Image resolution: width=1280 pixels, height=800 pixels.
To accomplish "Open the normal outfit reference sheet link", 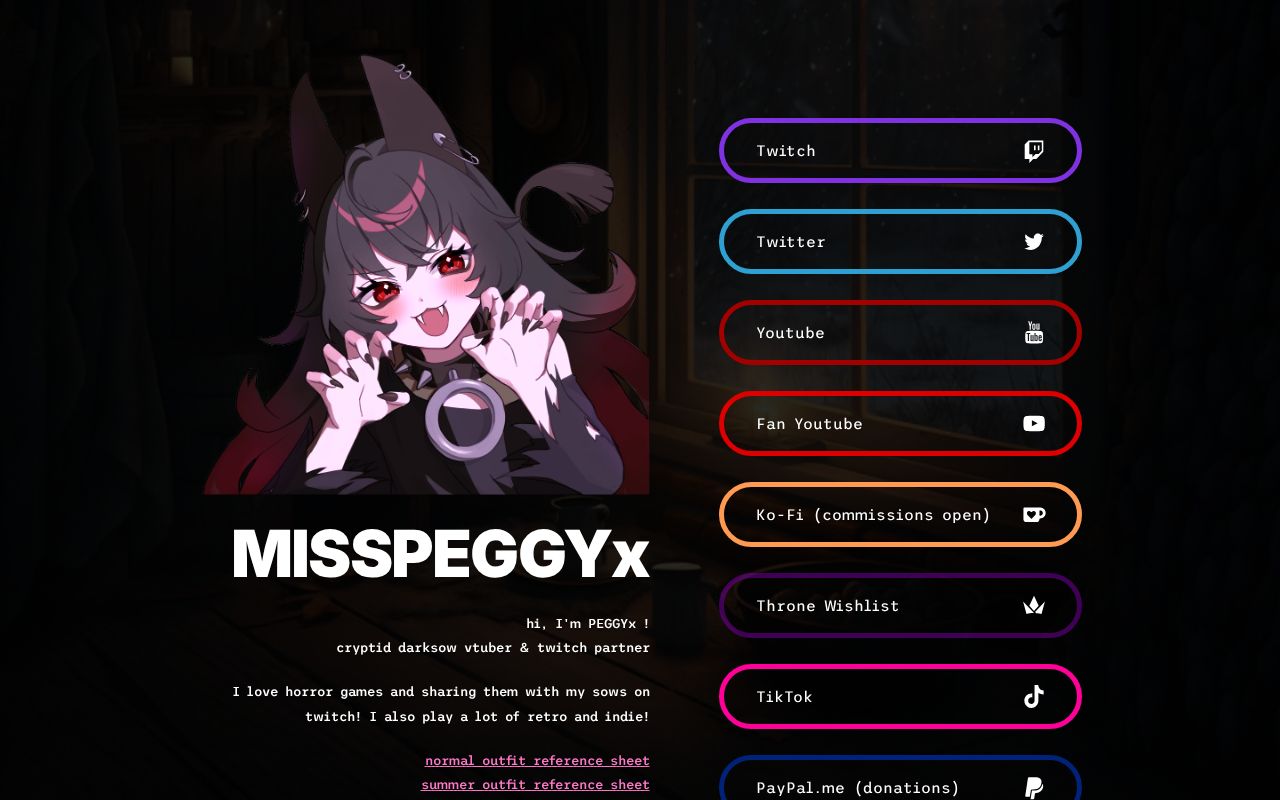I will (x=537, y=760).
